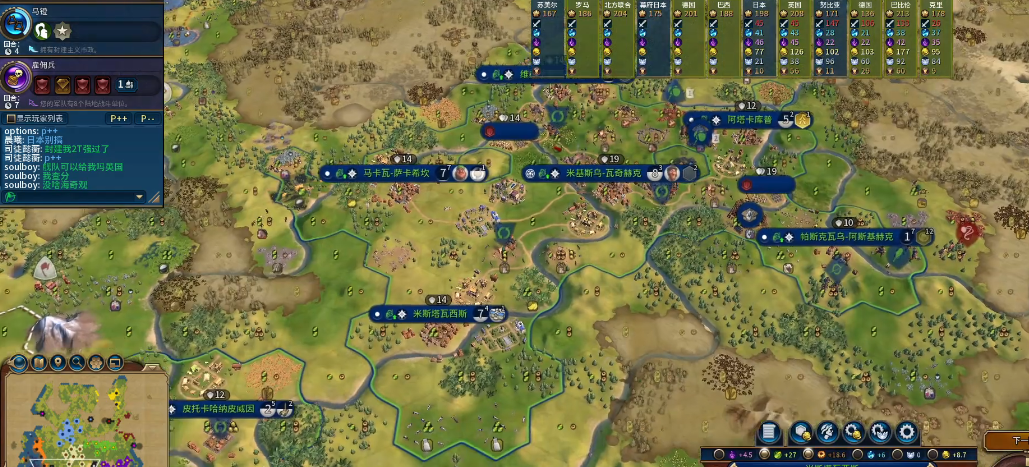The image size is (1029, 467).
Task: Open the chat target dropdown arrow
Action: [139, 197]
